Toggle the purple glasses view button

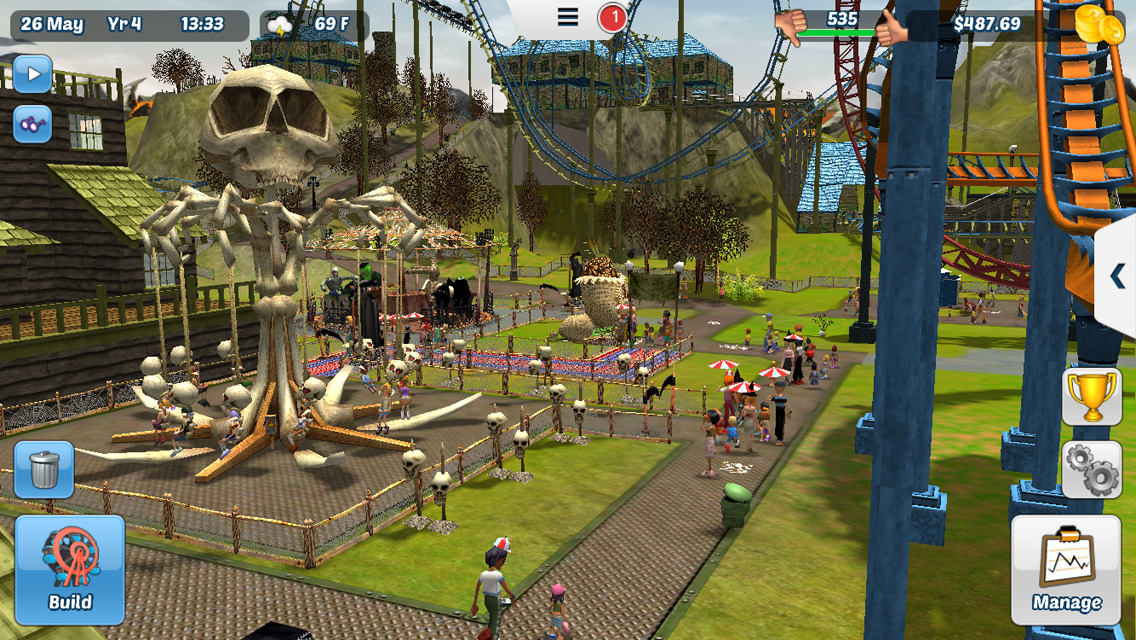coord(32,125)
